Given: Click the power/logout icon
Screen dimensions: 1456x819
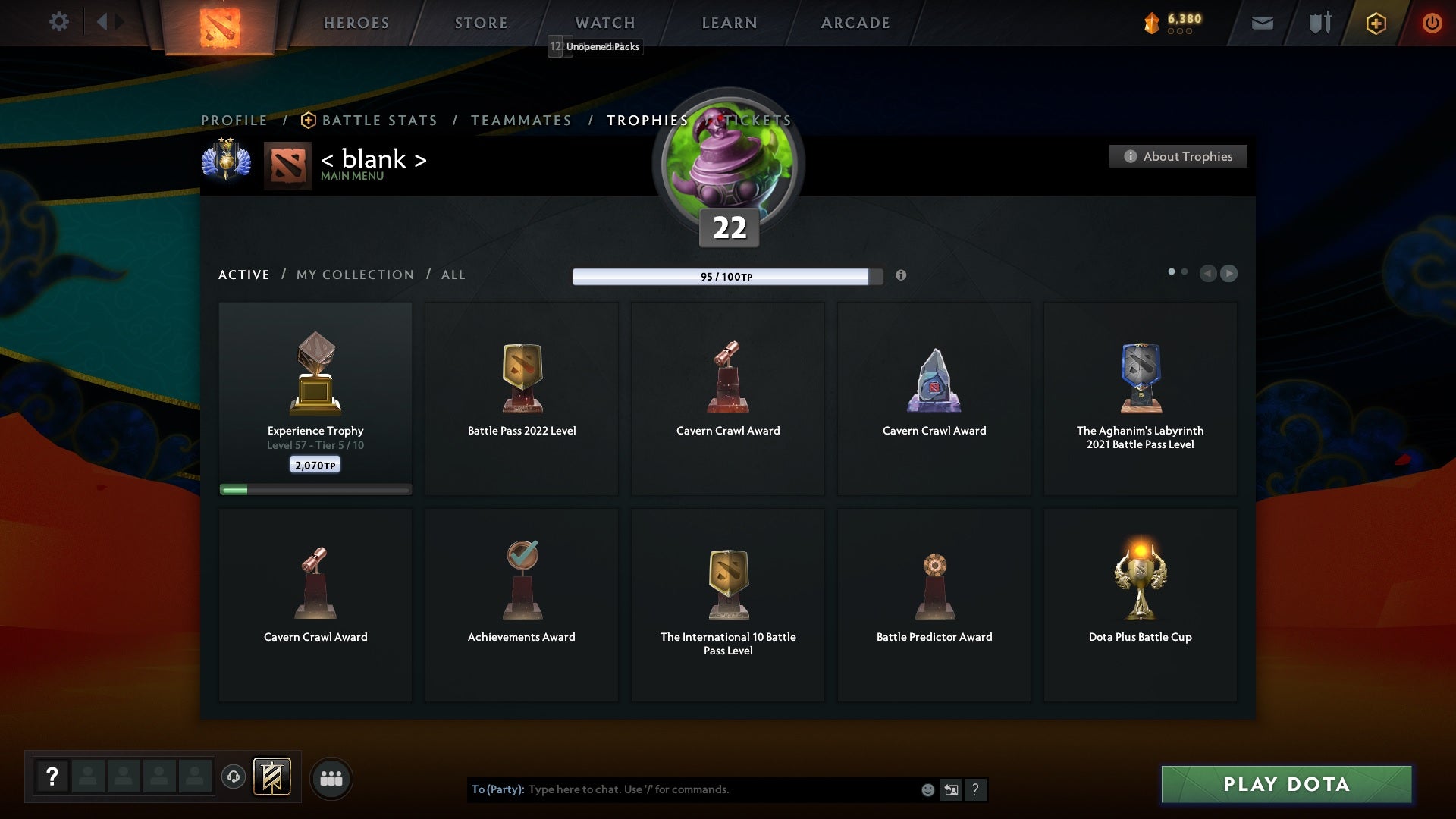Looking at the screenshot, I should pos(1432,23).
